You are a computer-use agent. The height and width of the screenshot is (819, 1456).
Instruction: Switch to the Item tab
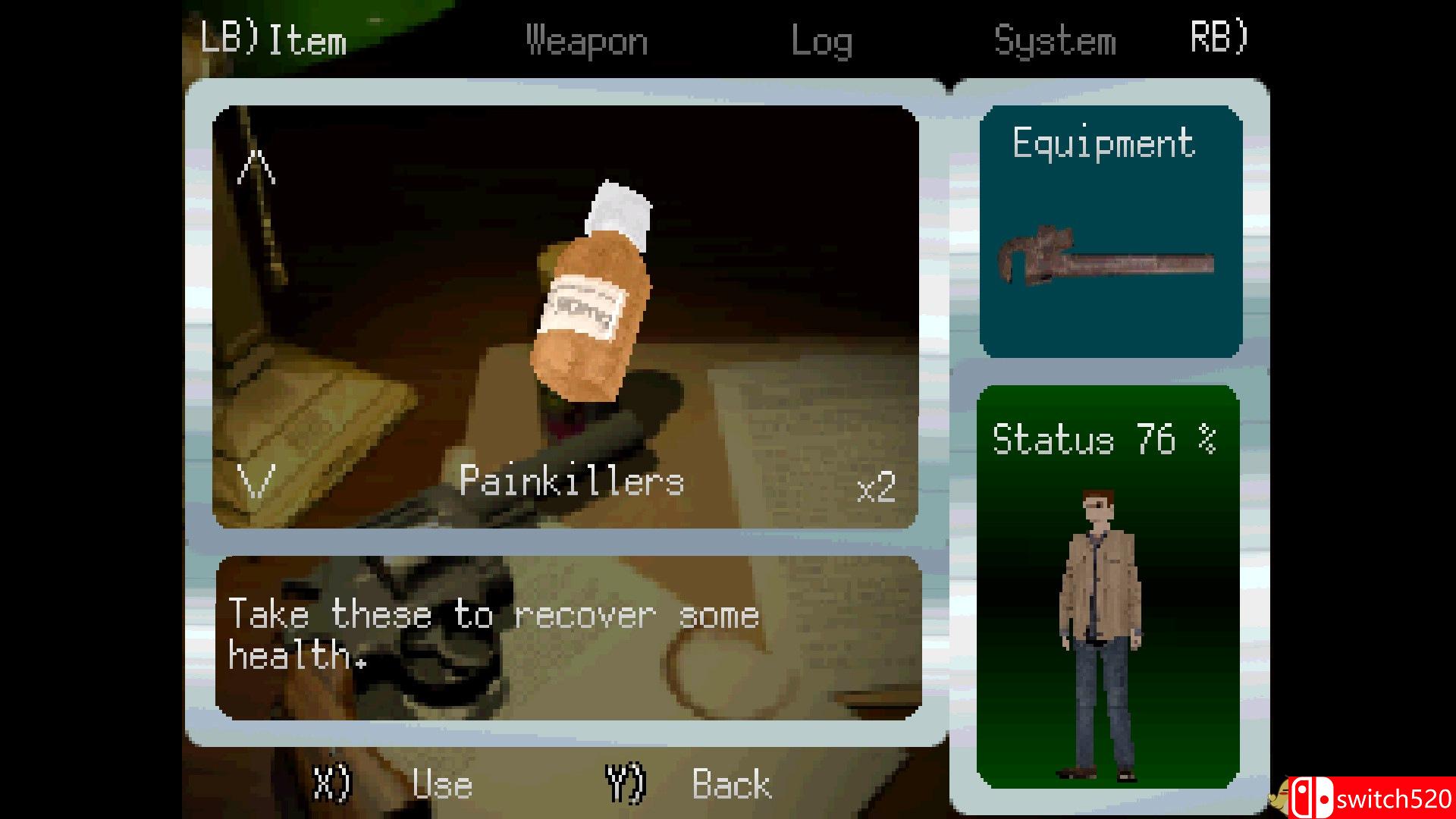click(x=307, y=40)
